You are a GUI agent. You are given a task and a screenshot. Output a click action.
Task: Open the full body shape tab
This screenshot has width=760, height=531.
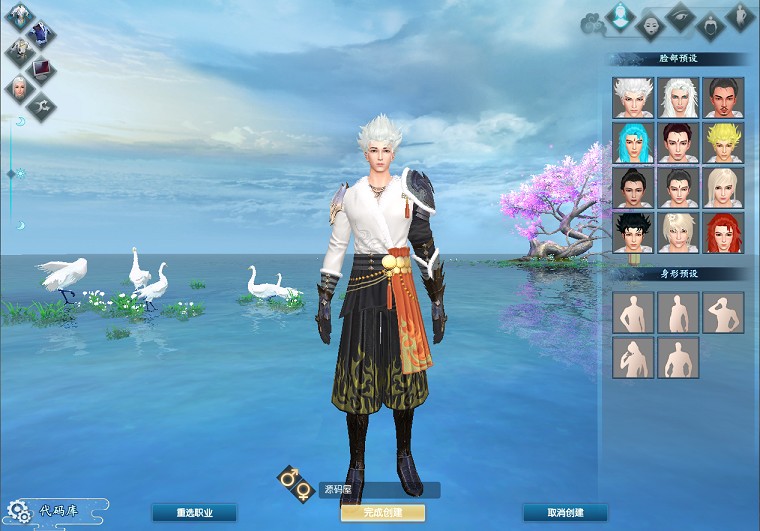[x=740, y=16]
